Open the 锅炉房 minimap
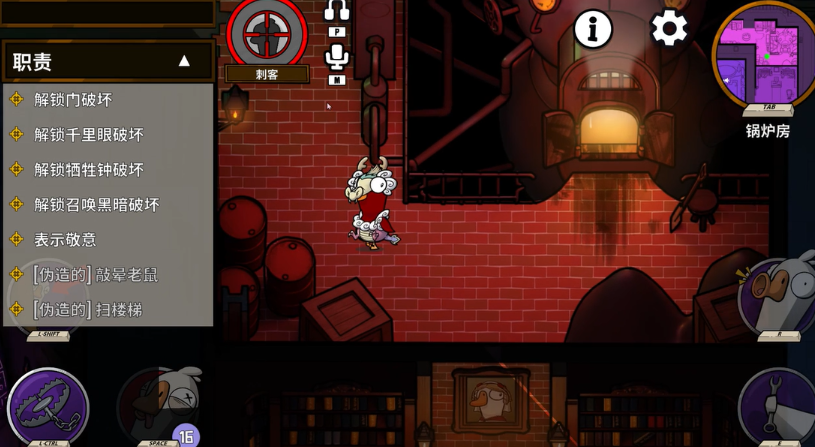 pos(767,54)
